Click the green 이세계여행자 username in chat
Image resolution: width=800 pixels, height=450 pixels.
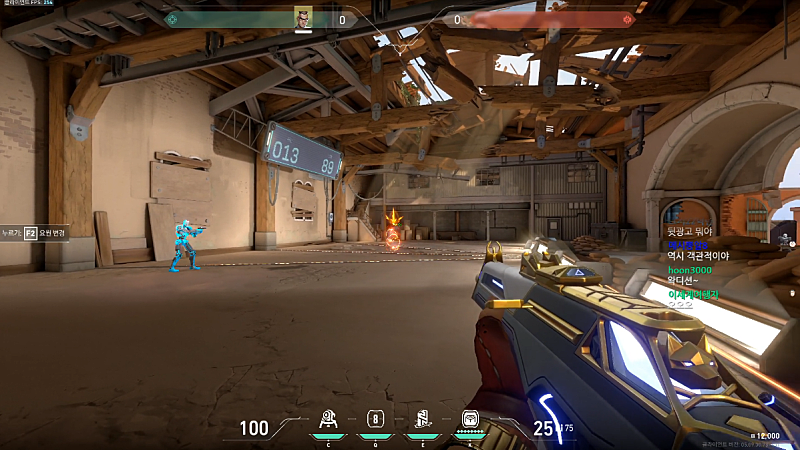[694, 294]
